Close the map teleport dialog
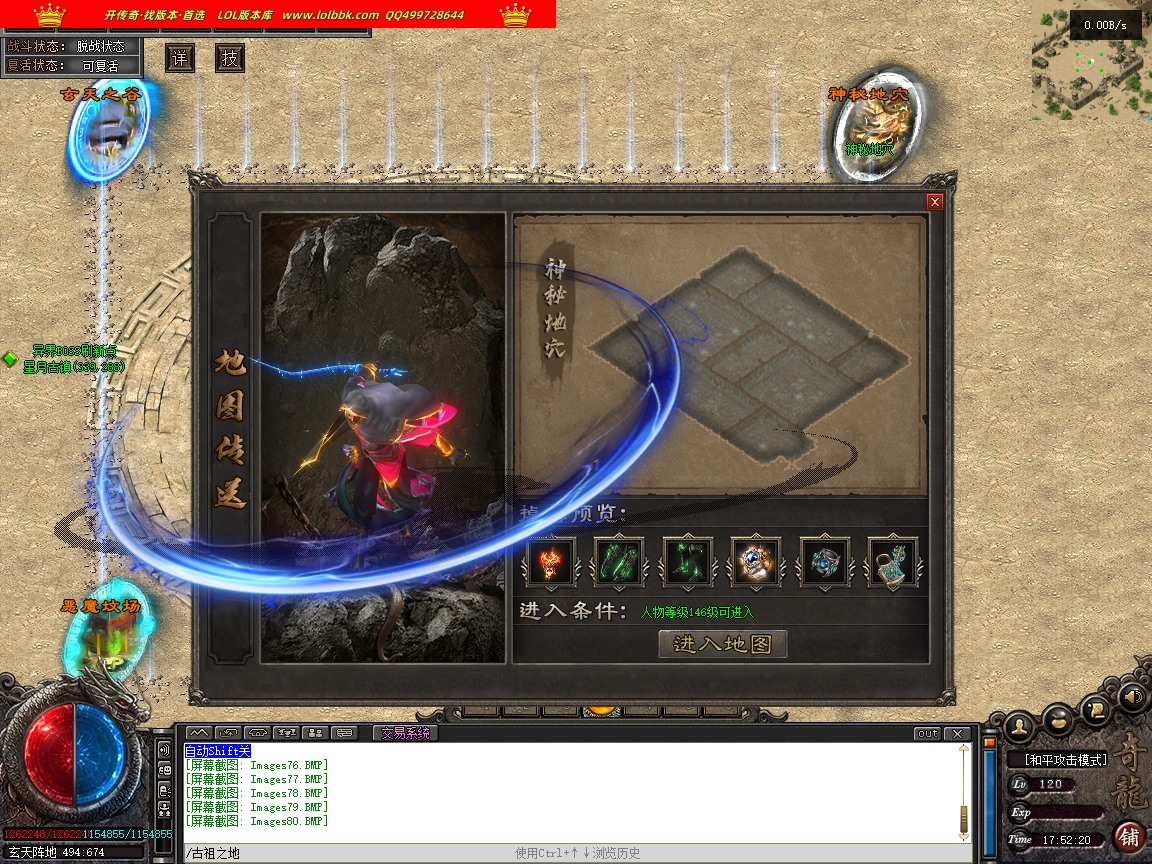1152x864 pixels. (935, 202)
